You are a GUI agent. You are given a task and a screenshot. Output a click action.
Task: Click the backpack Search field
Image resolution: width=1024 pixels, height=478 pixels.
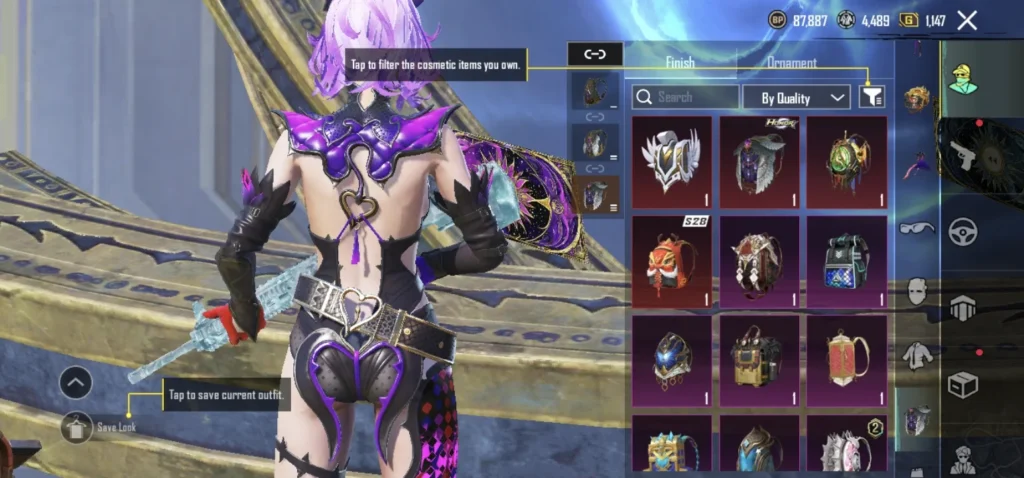point(686,97)
